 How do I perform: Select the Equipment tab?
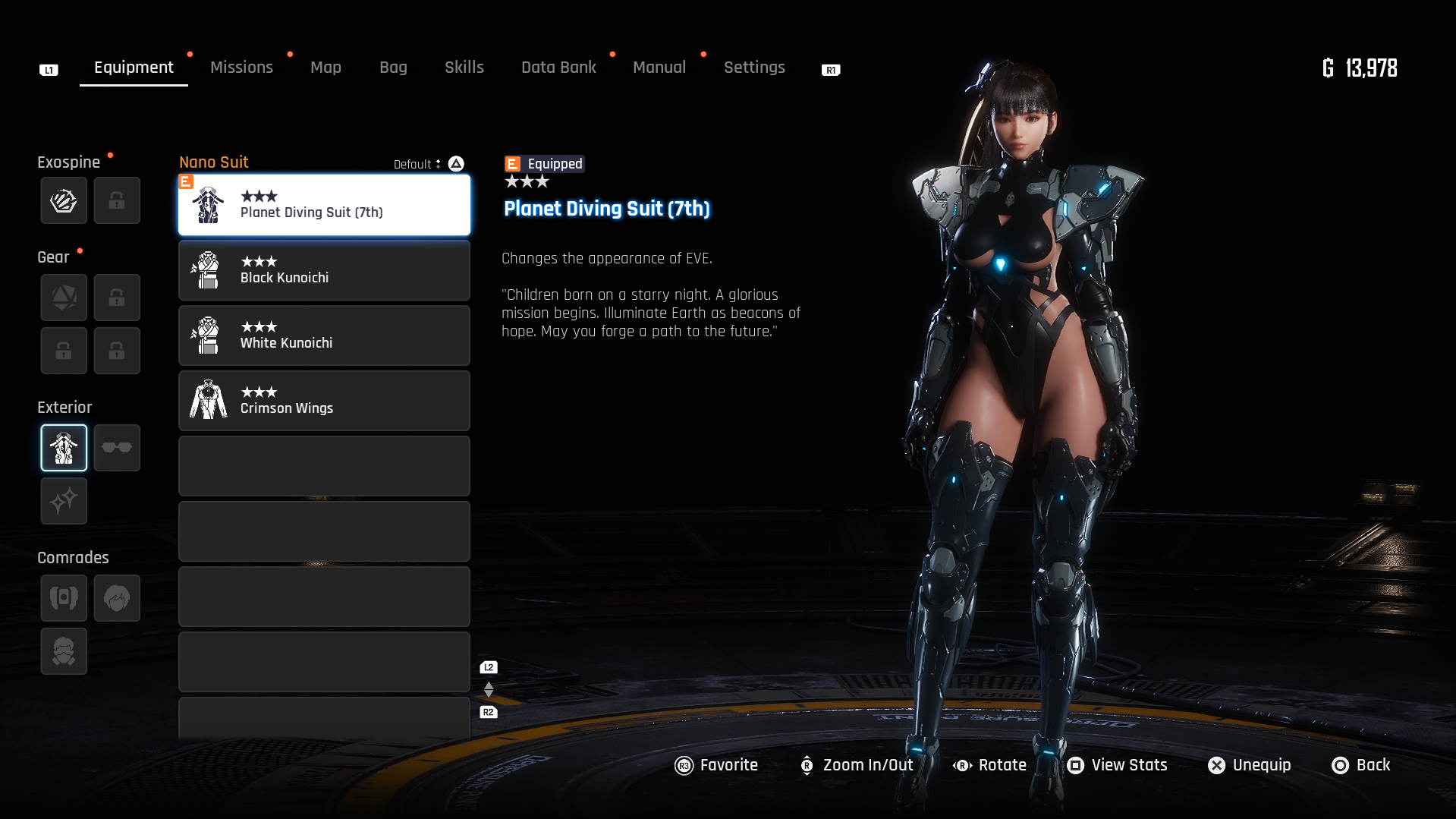point(134,68)
